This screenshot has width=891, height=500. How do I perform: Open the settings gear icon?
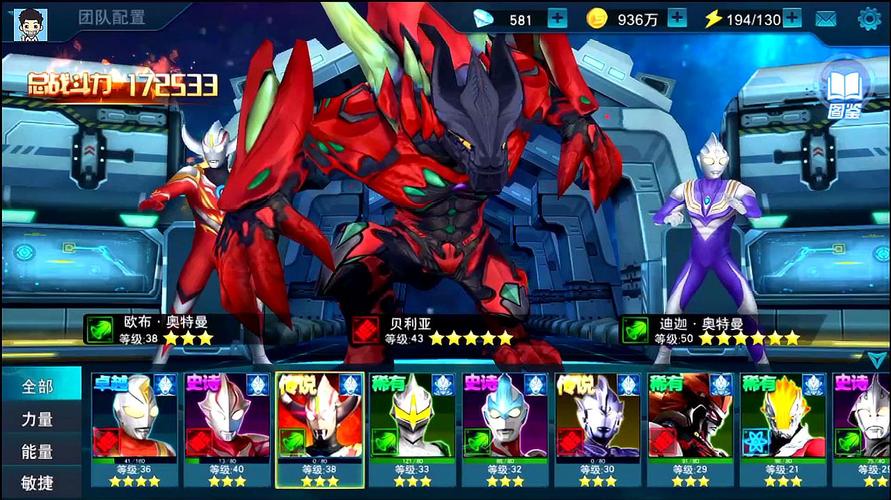[870, 18]
